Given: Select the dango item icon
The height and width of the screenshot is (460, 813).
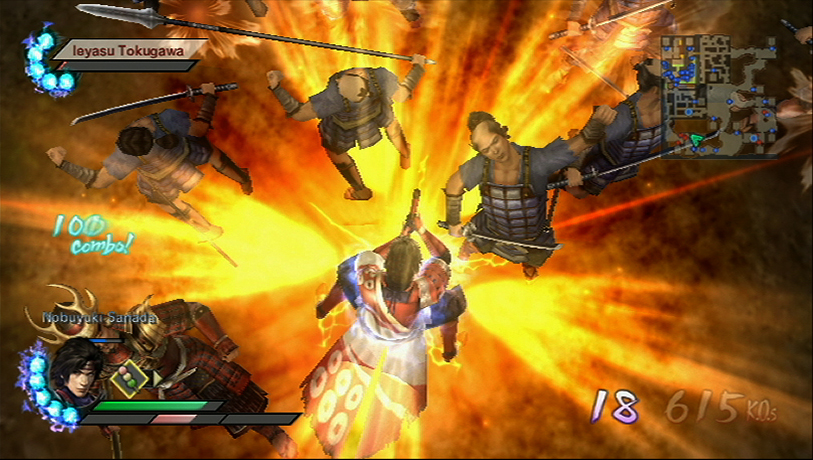Looking at the screenshot, I should 127,380.
